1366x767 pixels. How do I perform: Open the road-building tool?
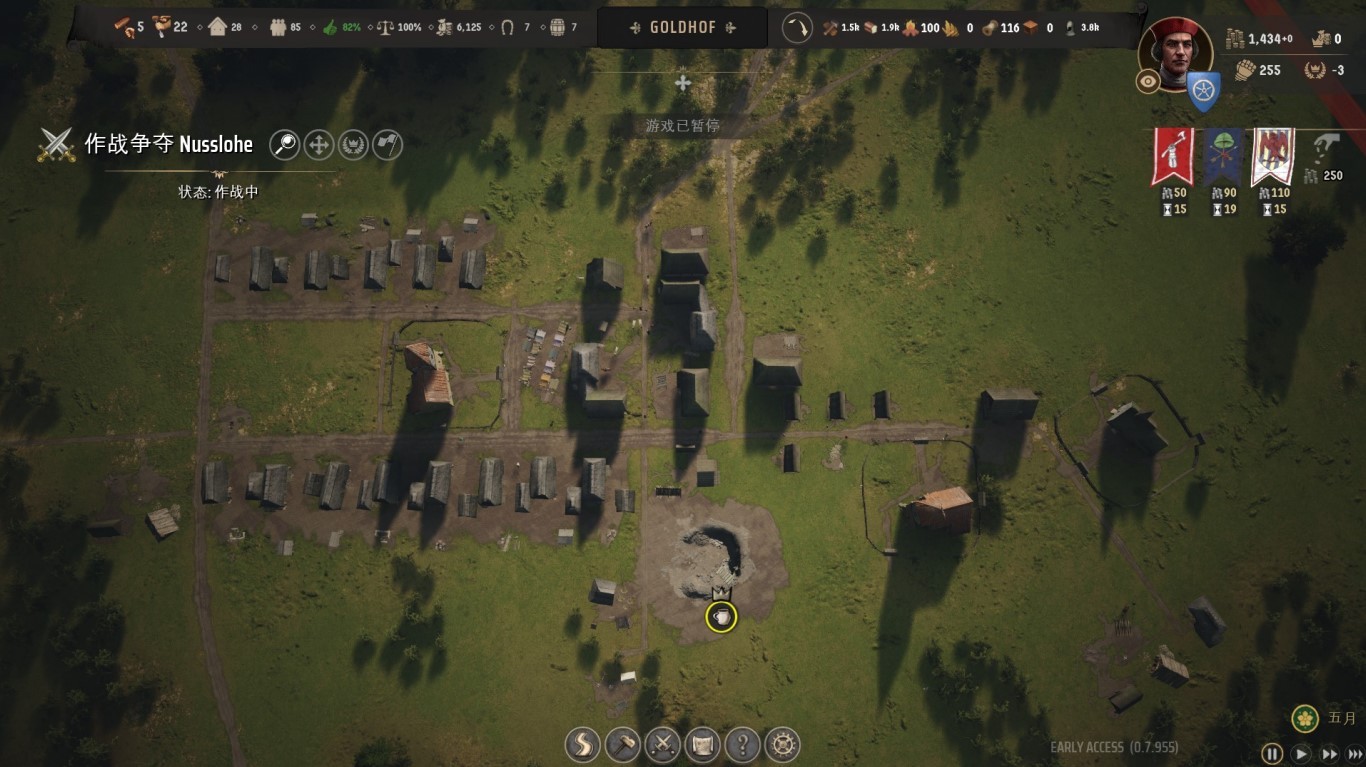(x=582, y=744)
